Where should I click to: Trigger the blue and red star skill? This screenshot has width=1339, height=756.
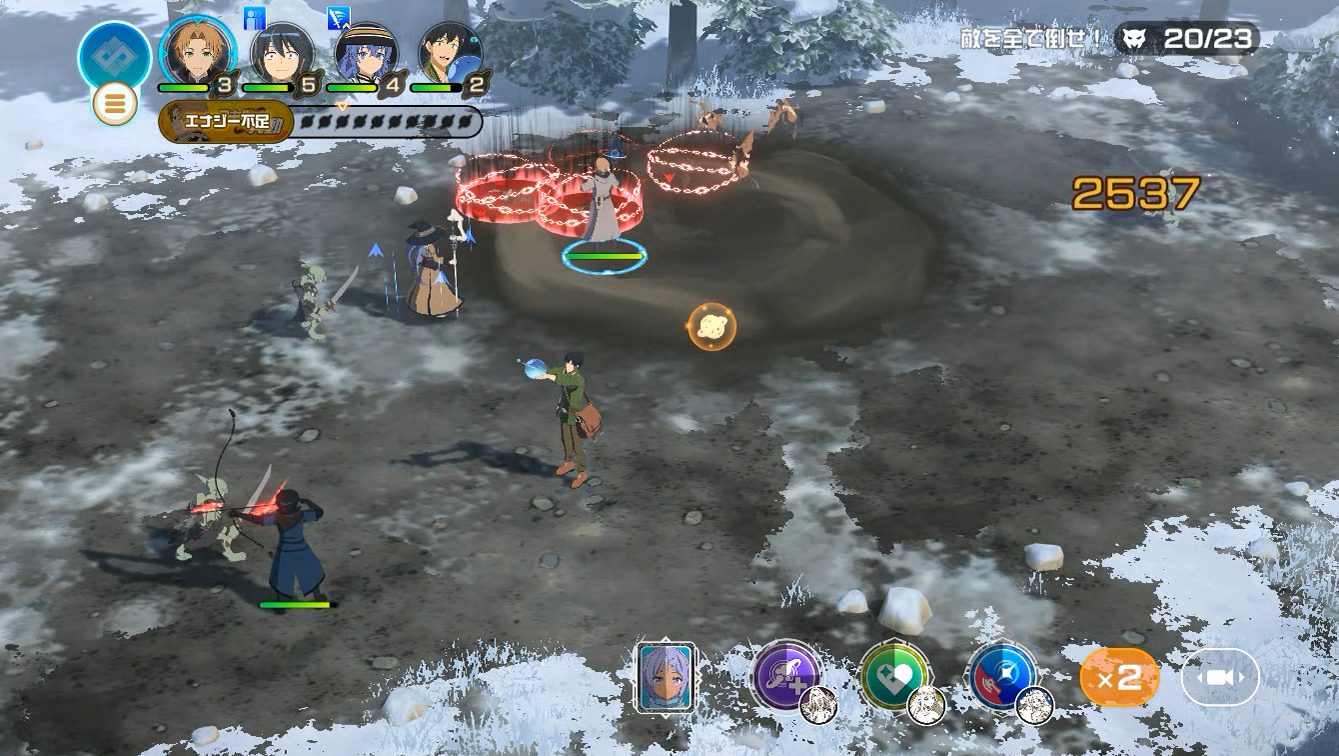point(1002,676)
